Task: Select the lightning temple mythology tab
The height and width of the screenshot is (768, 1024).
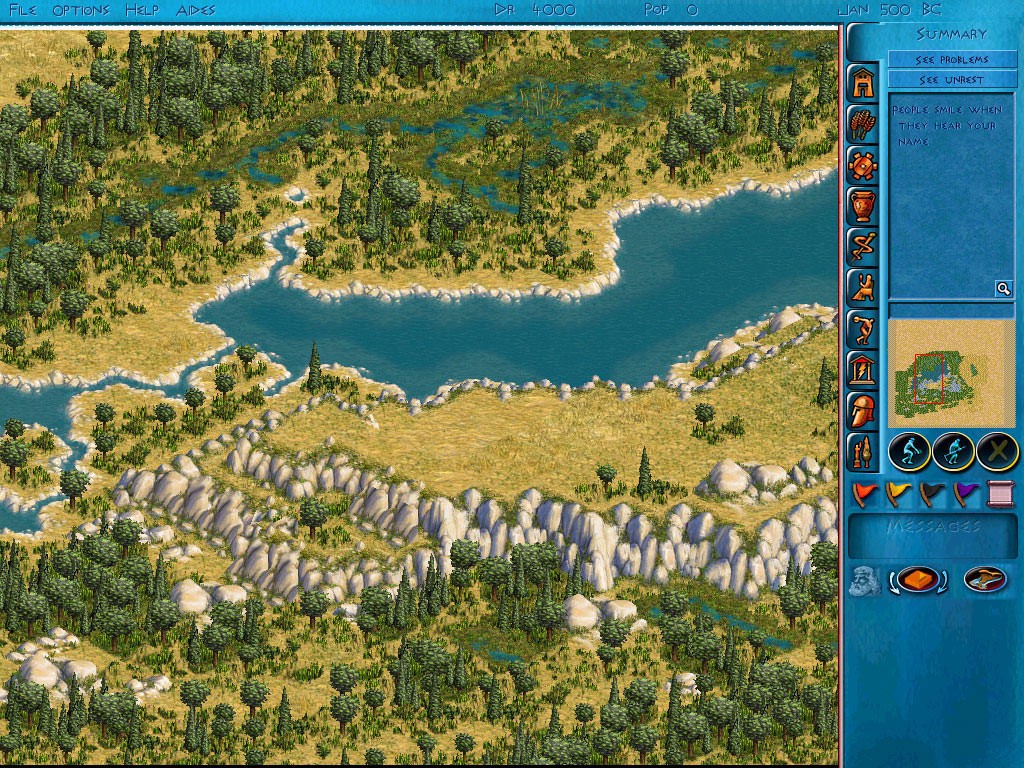Action: [x=863, y=369]
